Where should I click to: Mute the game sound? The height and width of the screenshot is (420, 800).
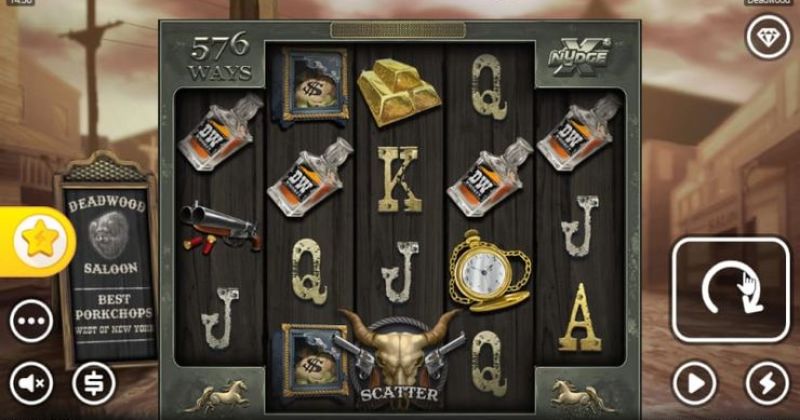(x=32, y=382)
